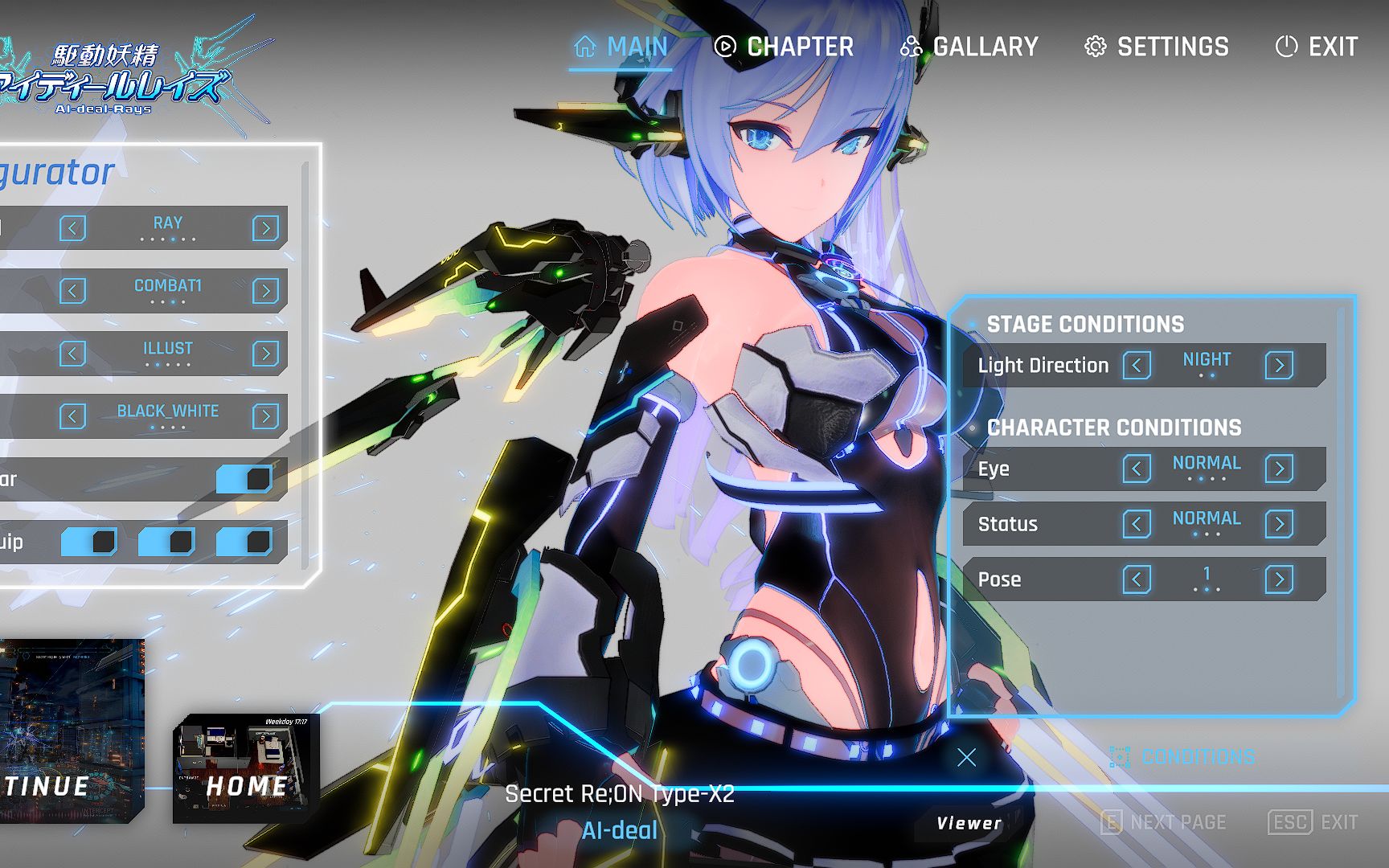The height and width of the screenshot is (868, 1389).
Task: Click Light Direction's right arrow
Action: pos(1279,366)
